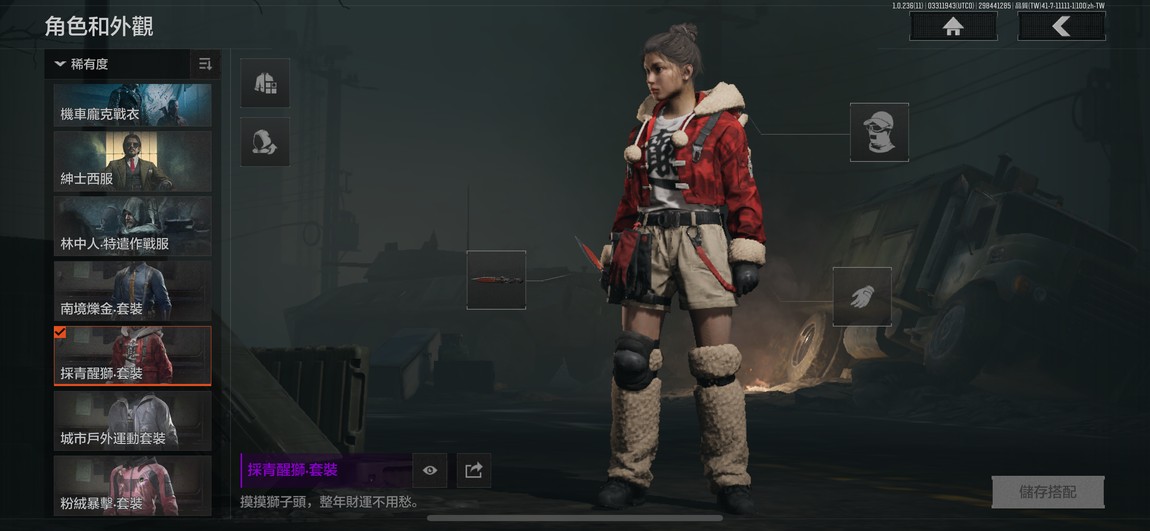Pick the 林中人-特遣作戰服 outfit
Image resolution: width=1150 pixels, height=531 pixels.
(133, 226)
